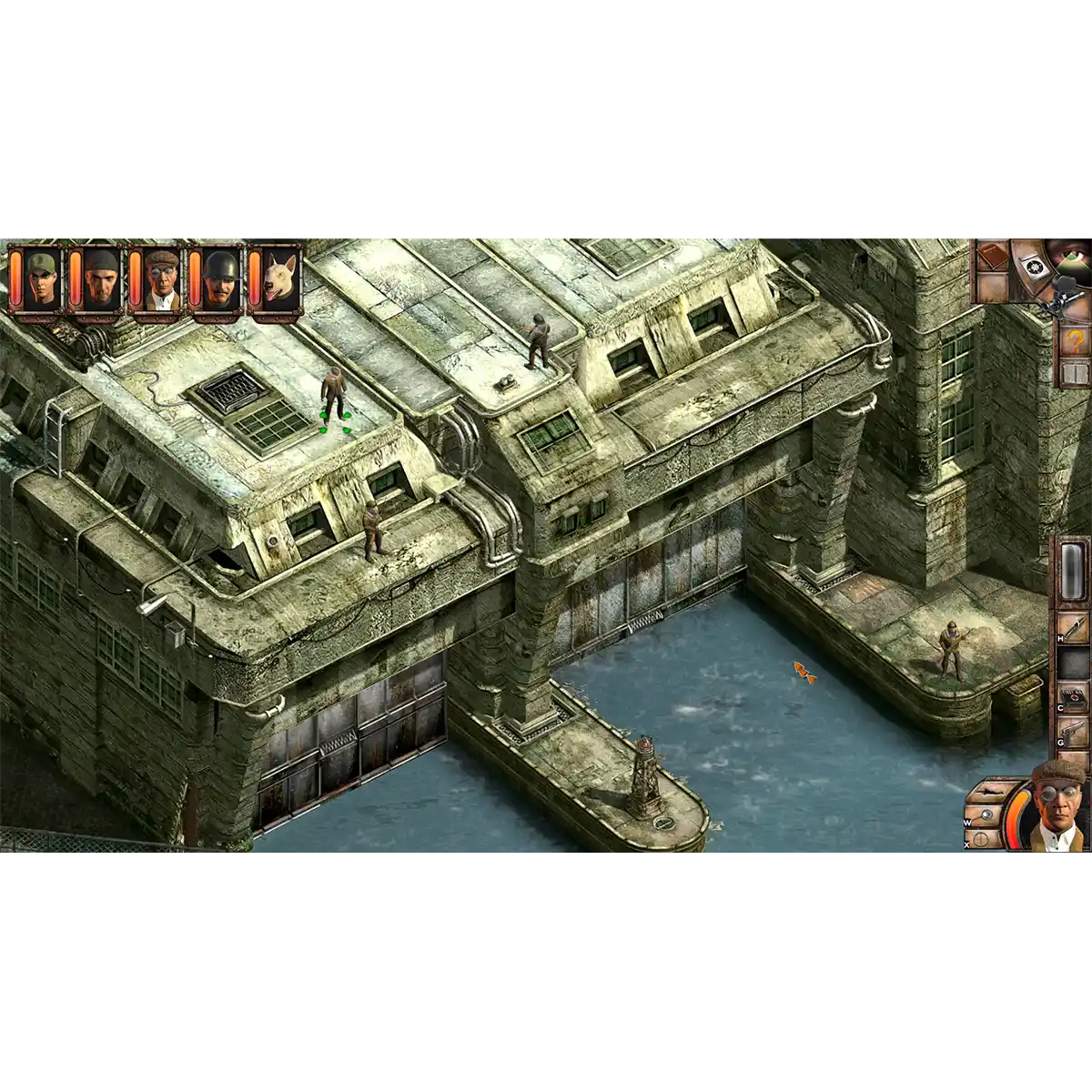Viewport: 1092px width, 1092px height.
Task: Select the white bull terrier dog portrait
Action: coord(278,278)
